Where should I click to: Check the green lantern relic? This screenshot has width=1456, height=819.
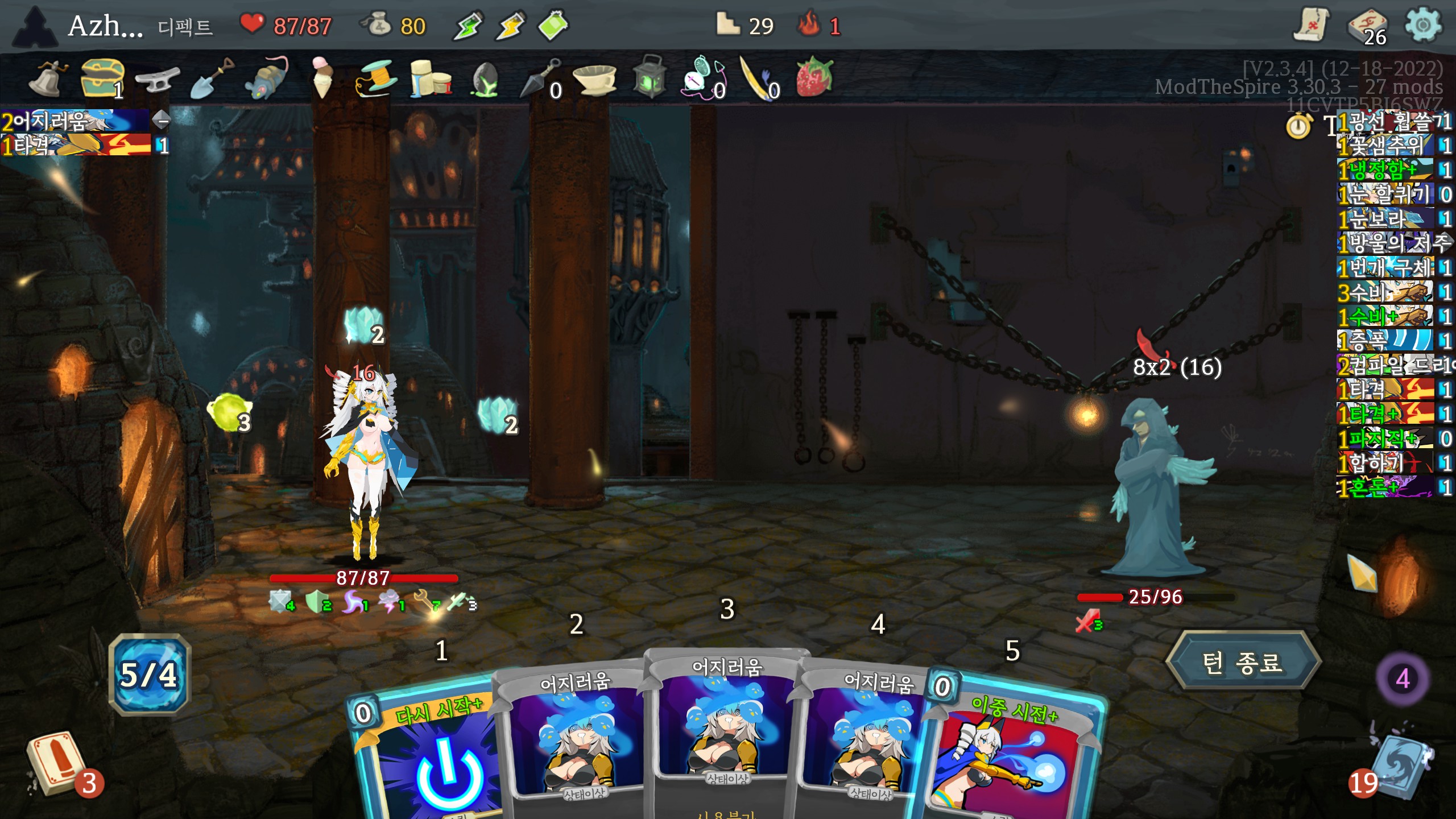point(649,77)
